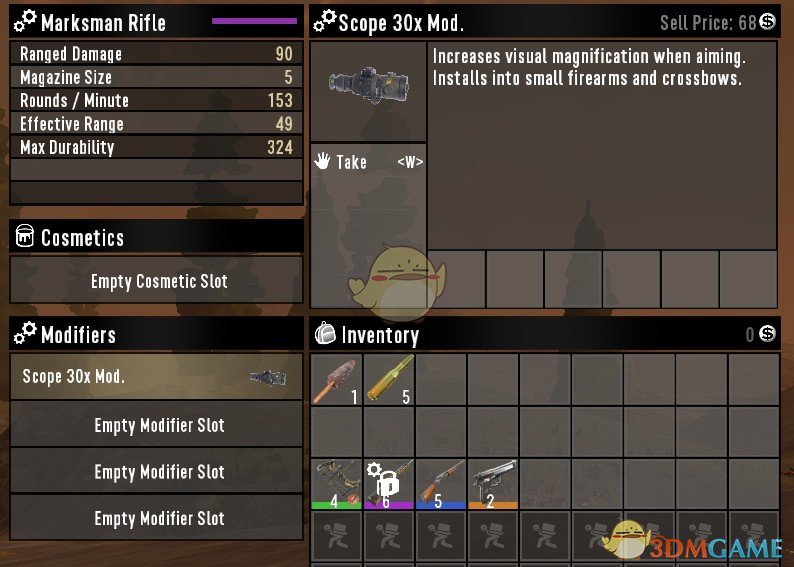Screen dimensions: 794x567
Task: Select the locked marksman rifle slot
Action: 388,483
